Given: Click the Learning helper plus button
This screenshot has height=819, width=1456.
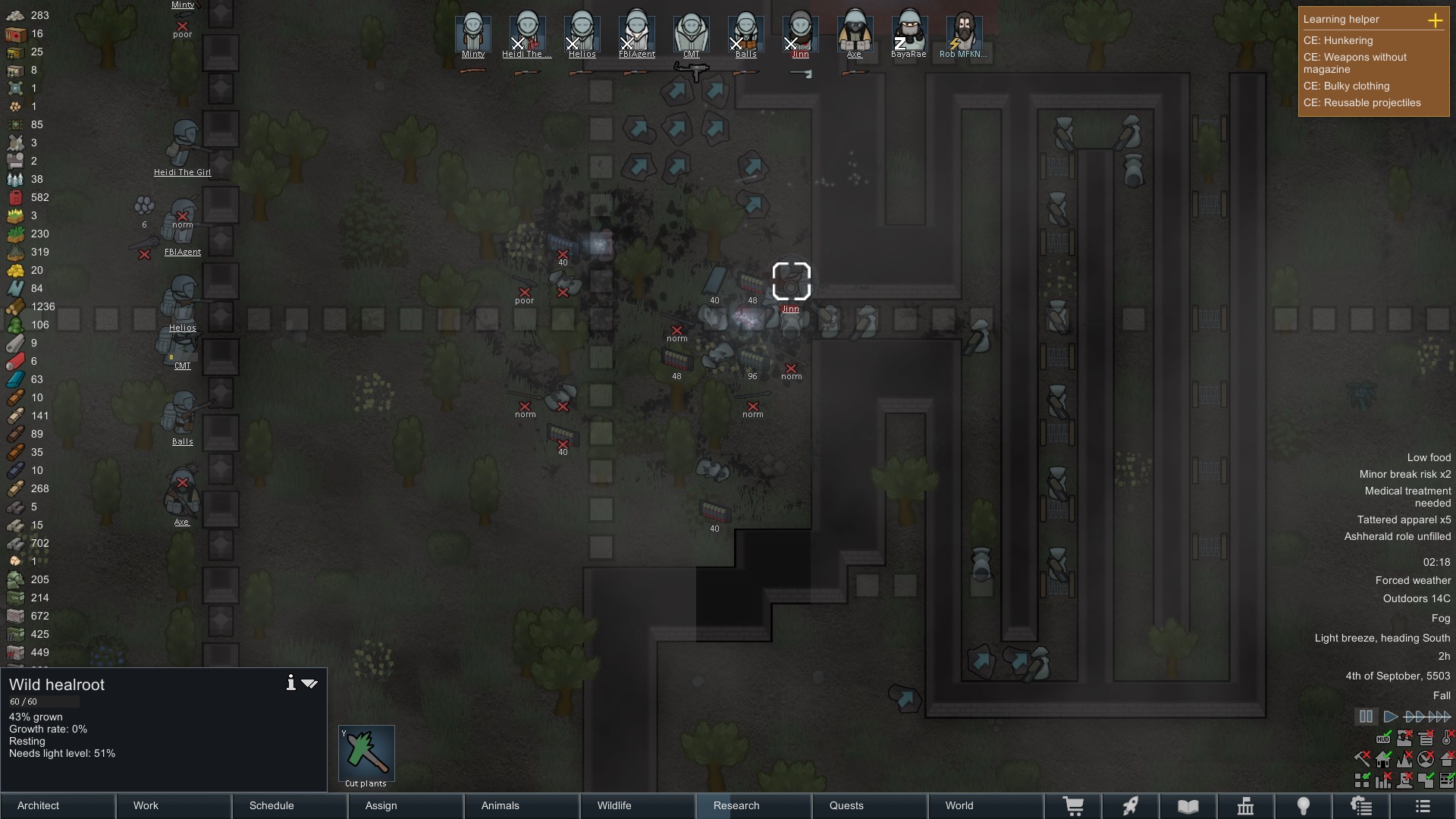Looking at the screenshot, I should [1435, 20].
